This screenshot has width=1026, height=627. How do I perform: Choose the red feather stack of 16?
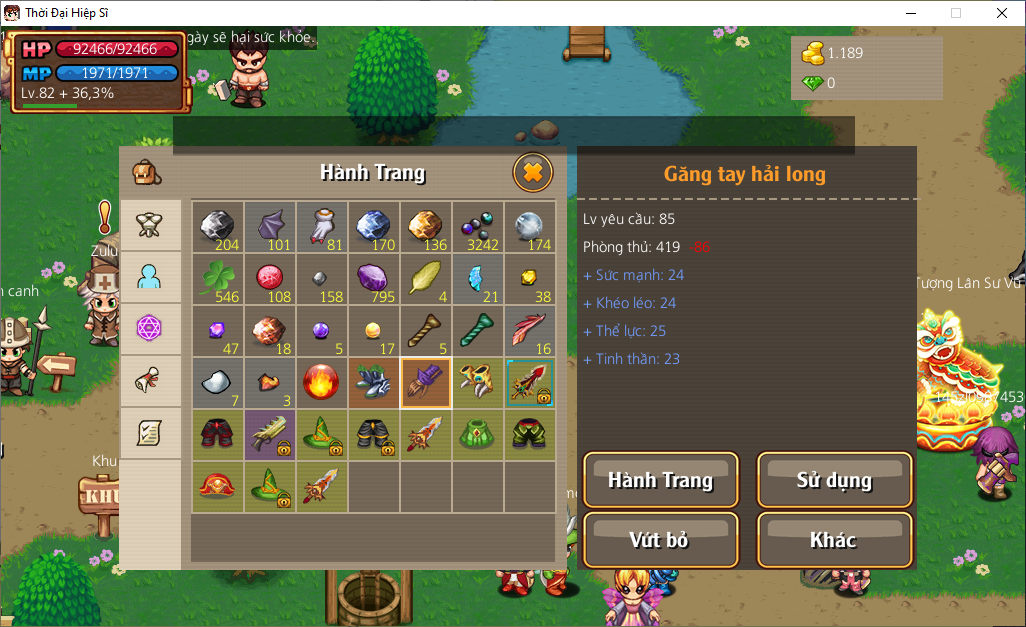(530, 332)
